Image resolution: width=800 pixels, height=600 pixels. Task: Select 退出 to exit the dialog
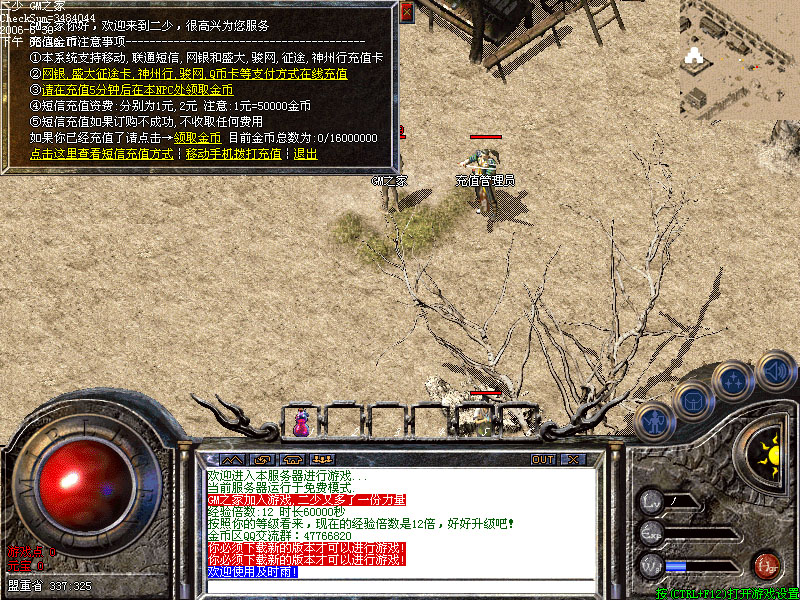(x=305, y=154)
